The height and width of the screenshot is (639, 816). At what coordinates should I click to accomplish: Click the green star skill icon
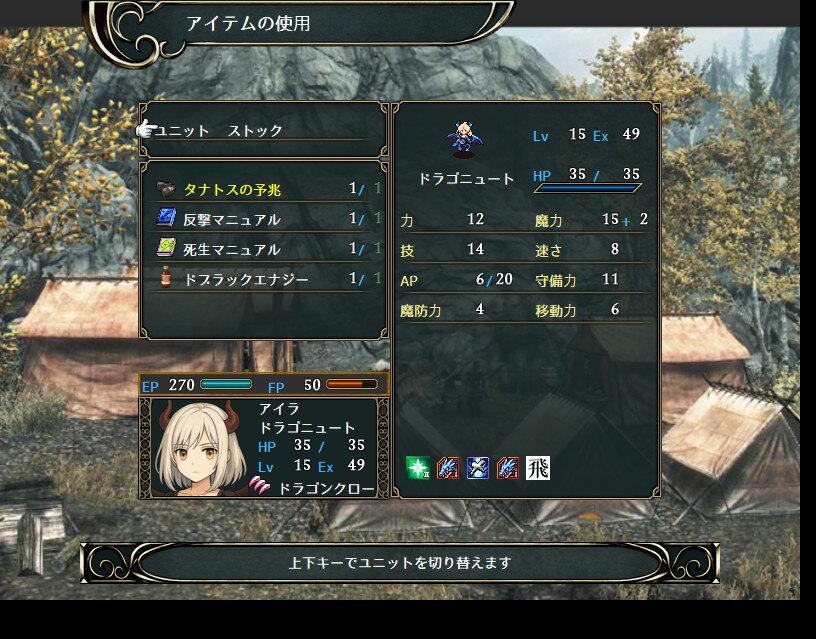pyautogui.click(x=418, y=467)
